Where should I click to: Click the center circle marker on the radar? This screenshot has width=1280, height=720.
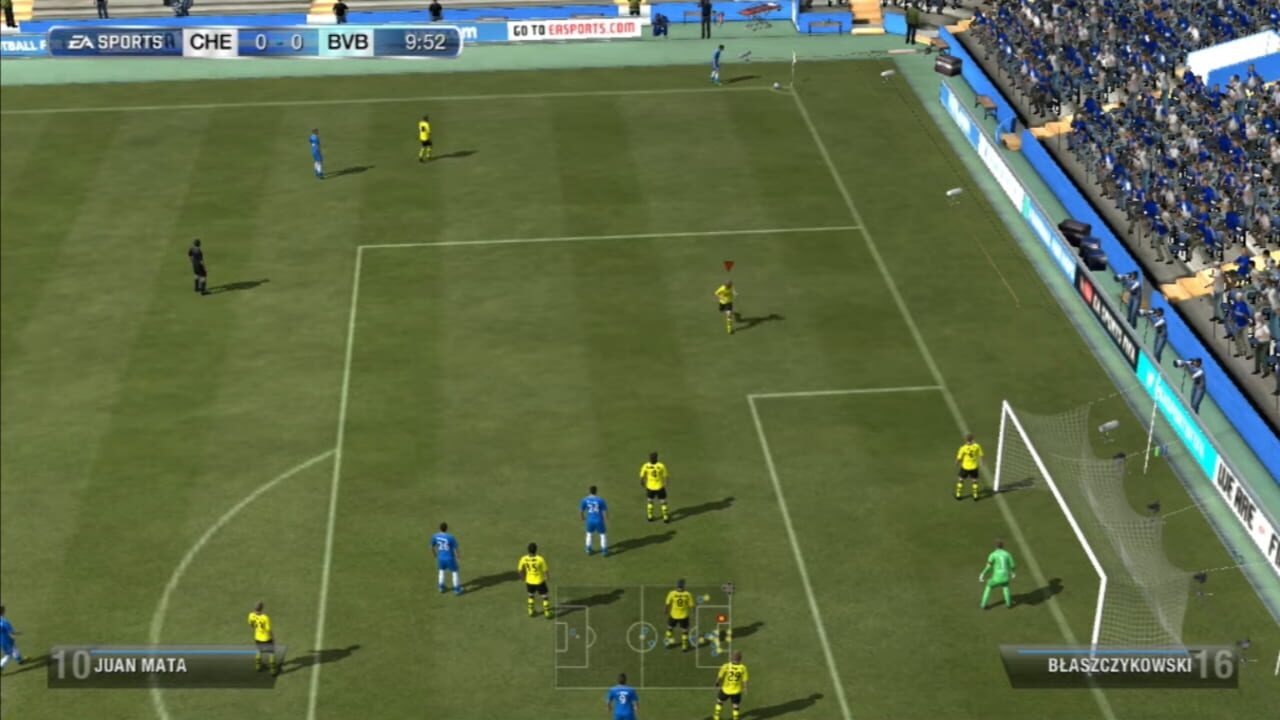pyautogui.click(x=643, y=637)
